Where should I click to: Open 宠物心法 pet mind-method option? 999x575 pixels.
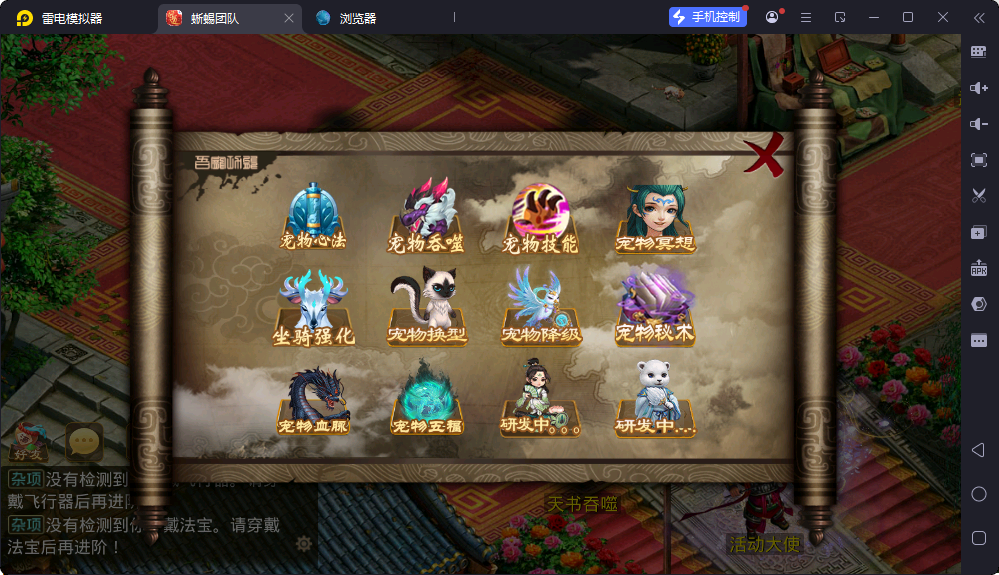pyautogui.click(x=314, y=216)
